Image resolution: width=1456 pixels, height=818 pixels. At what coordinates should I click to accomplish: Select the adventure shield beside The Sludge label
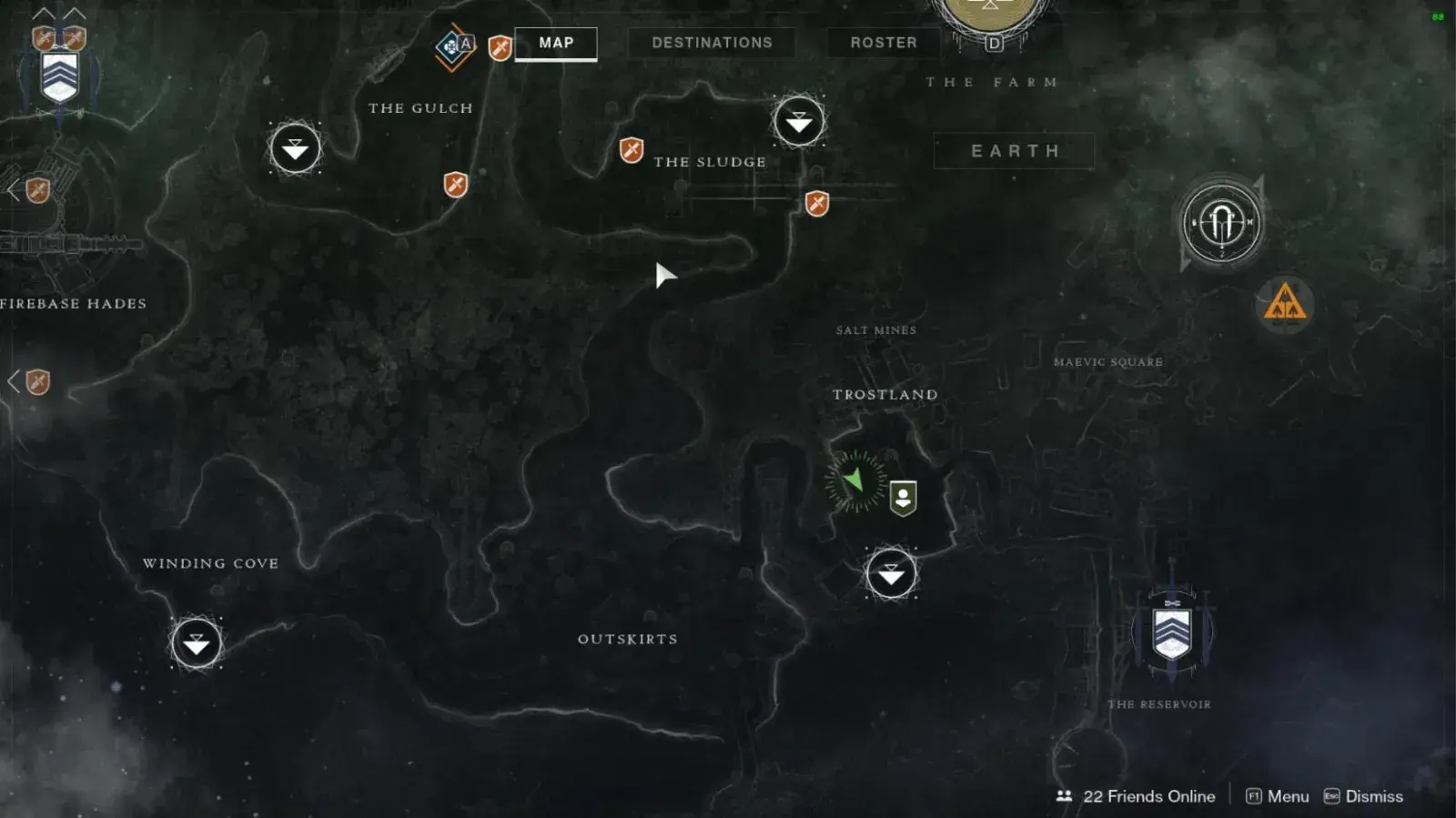632,149
